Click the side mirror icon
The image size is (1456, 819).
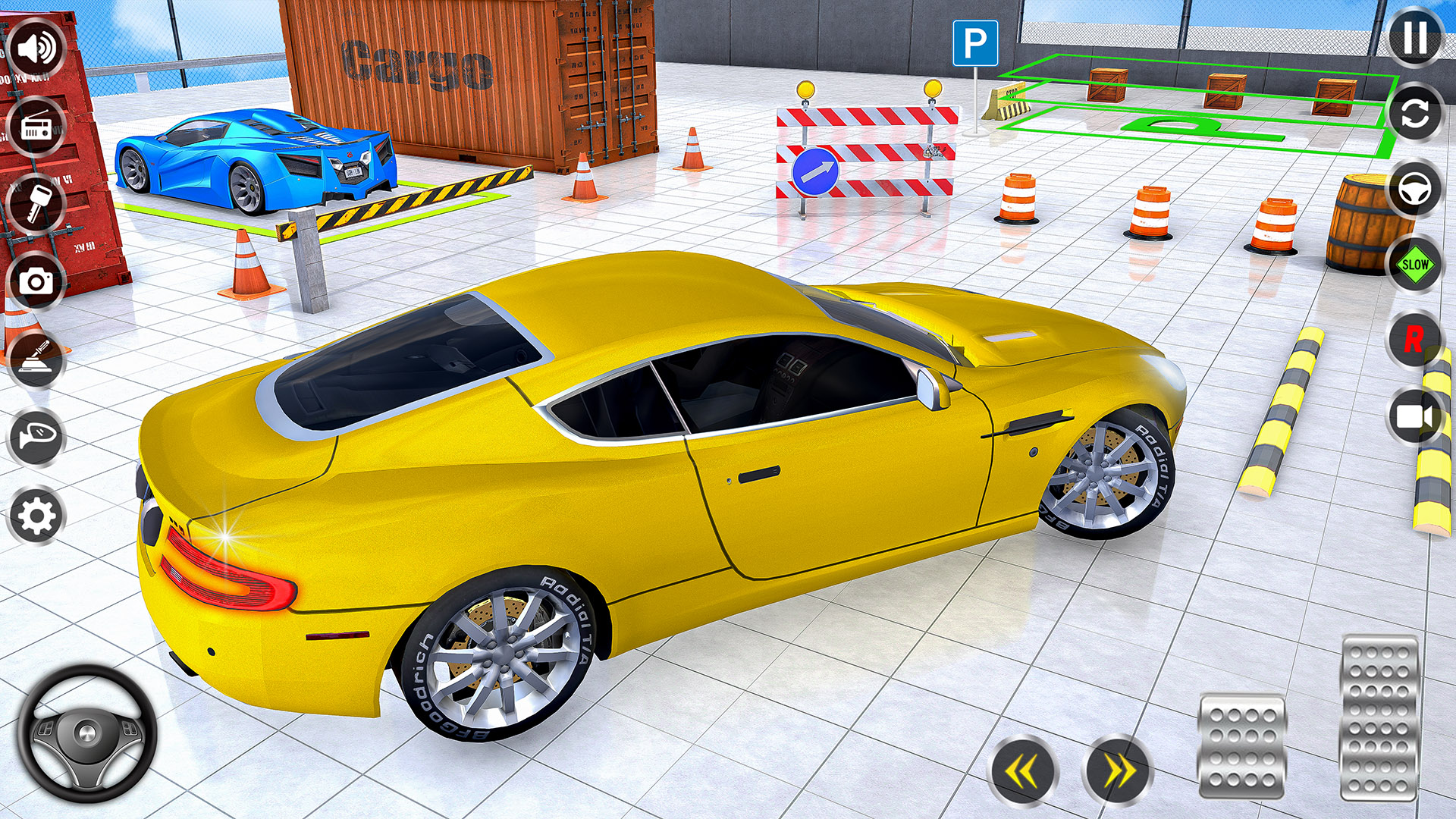coord(34,434)
